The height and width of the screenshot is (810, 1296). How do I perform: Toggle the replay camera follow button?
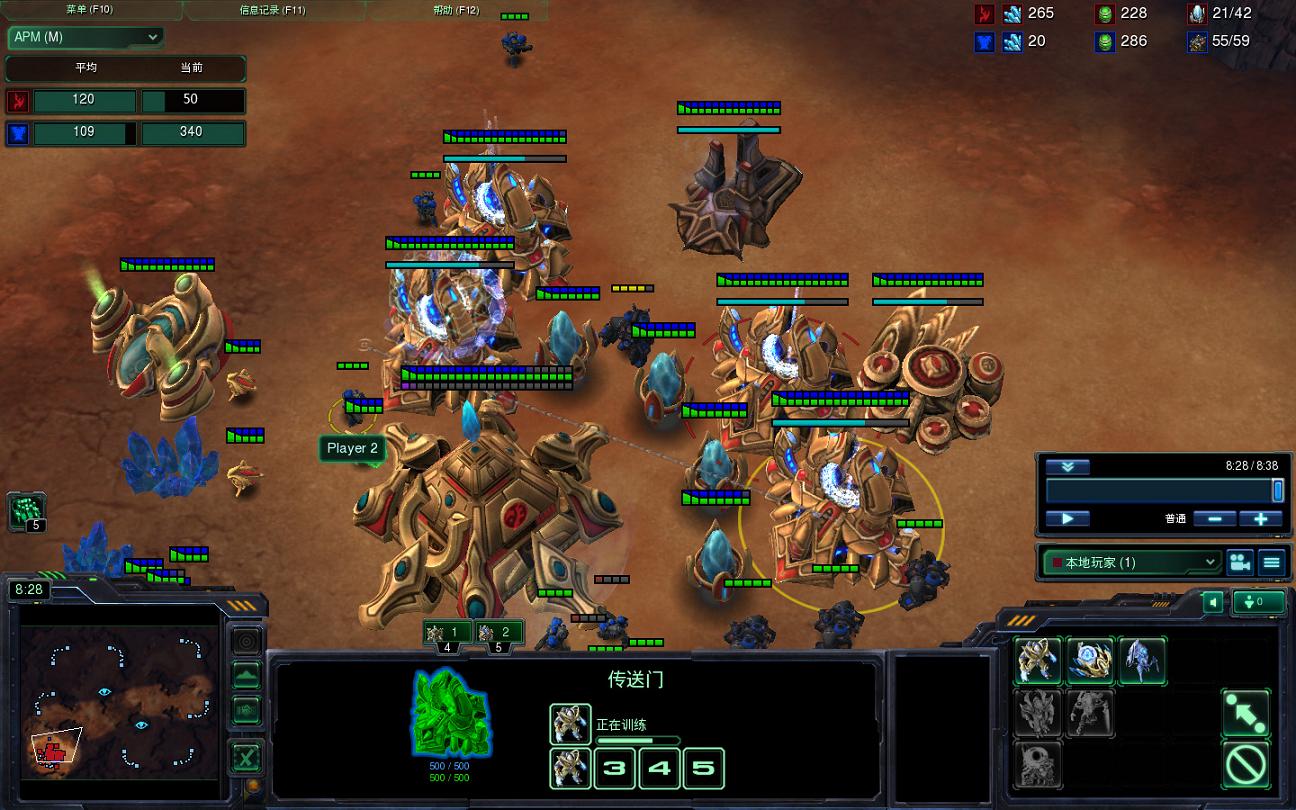click(1240, 562)
